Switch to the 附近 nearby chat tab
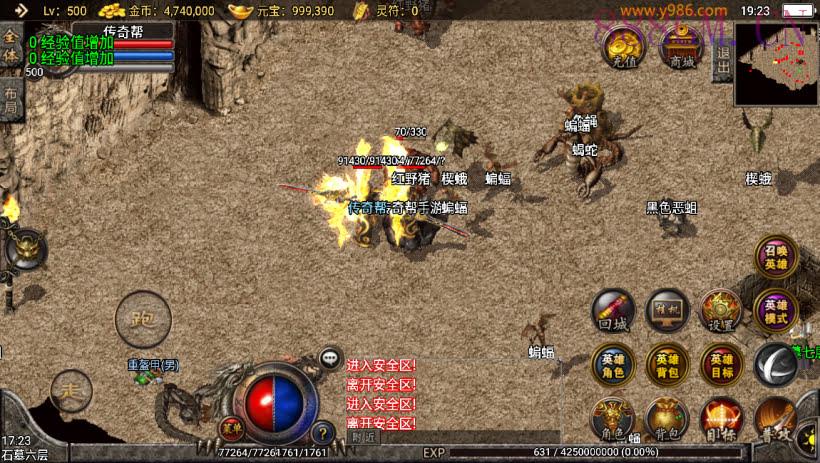Viewport: 820px width, 463px height. coord(364,437)
